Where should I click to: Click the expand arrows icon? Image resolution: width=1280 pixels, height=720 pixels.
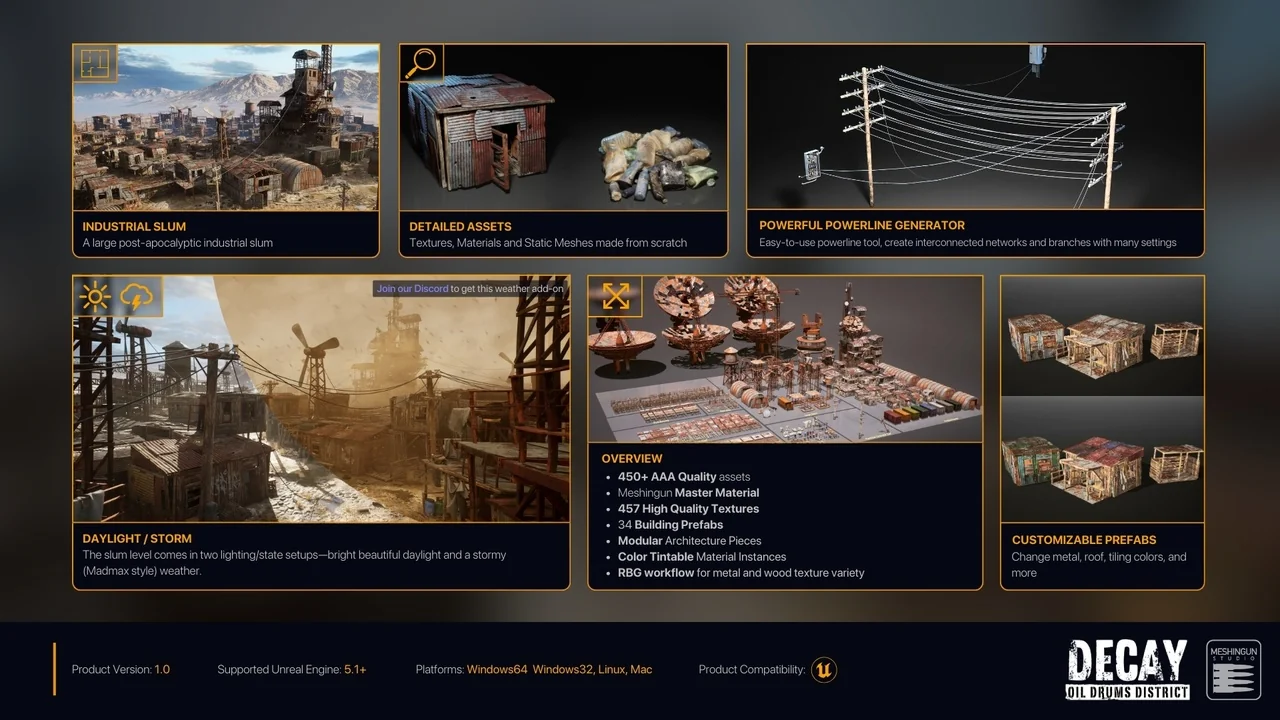point(615,296)
